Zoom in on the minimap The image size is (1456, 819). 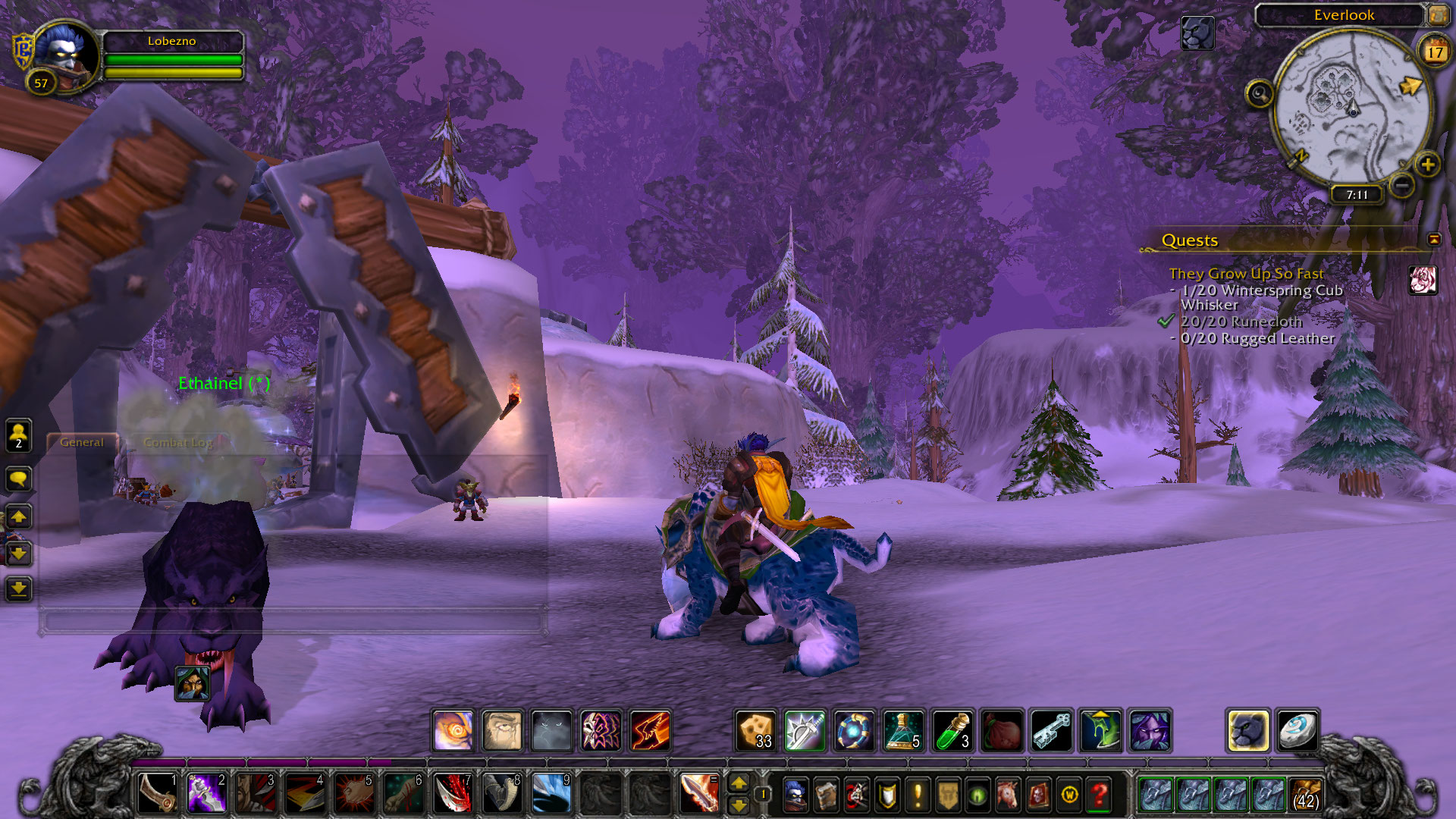pos(1428,165)
